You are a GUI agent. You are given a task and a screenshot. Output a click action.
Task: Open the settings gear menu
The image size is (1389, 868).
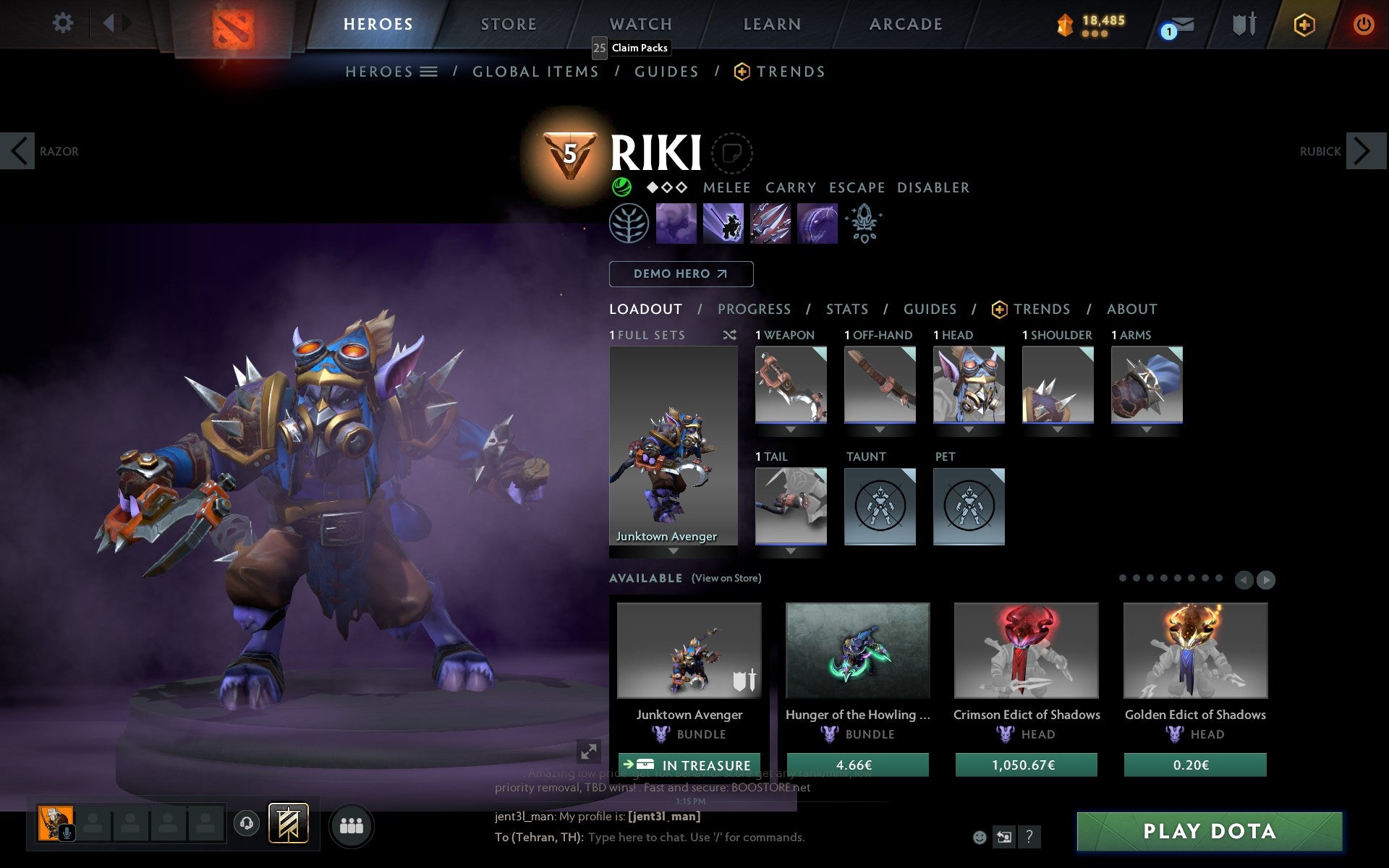pyautogui.click(x=64, y=23)
